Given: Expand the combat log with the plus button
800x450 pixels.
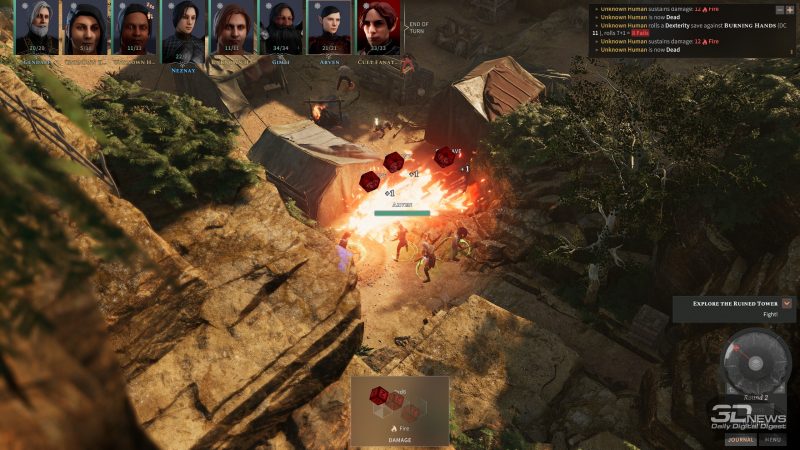Looking at the screenshot, I should click(790, 9).
